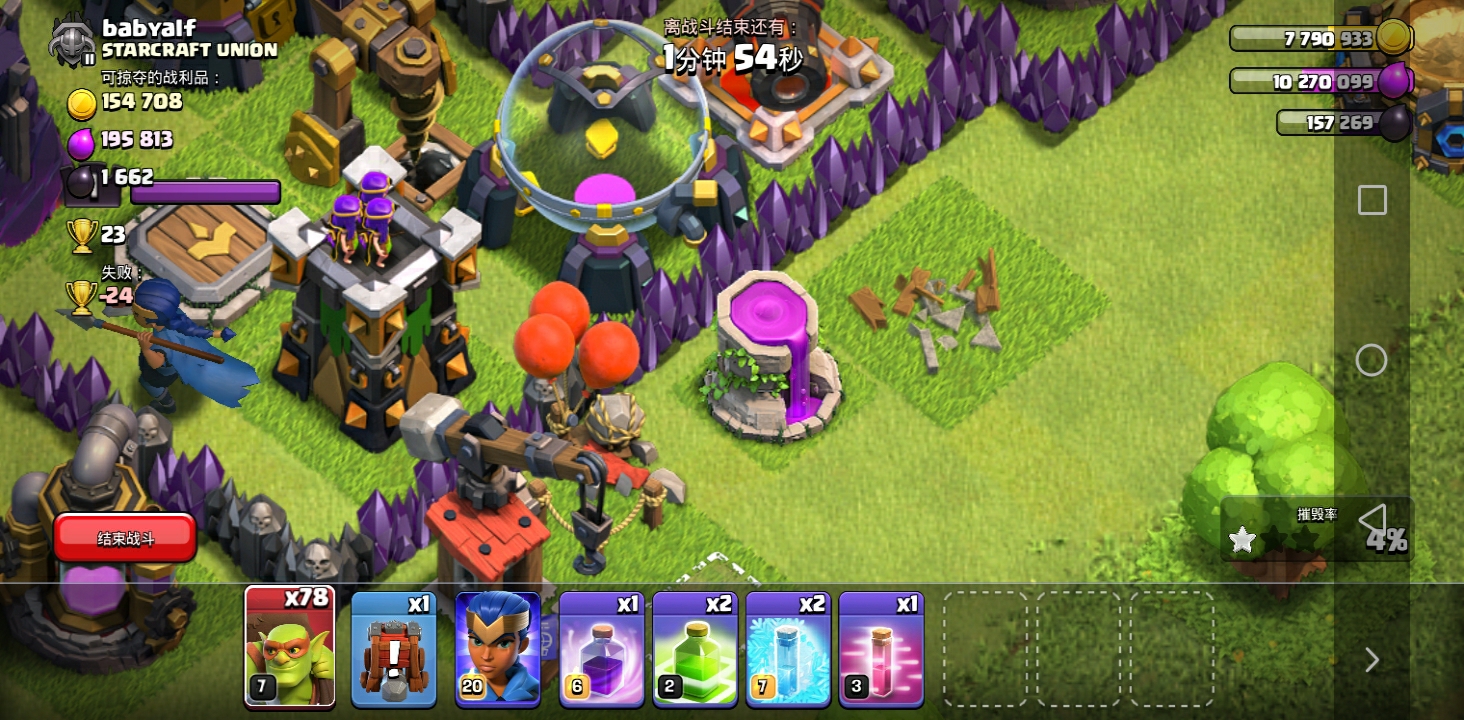Tap the Android circle home button
The width and height of the screenshot is (1464, 720).
[1371, 360]
